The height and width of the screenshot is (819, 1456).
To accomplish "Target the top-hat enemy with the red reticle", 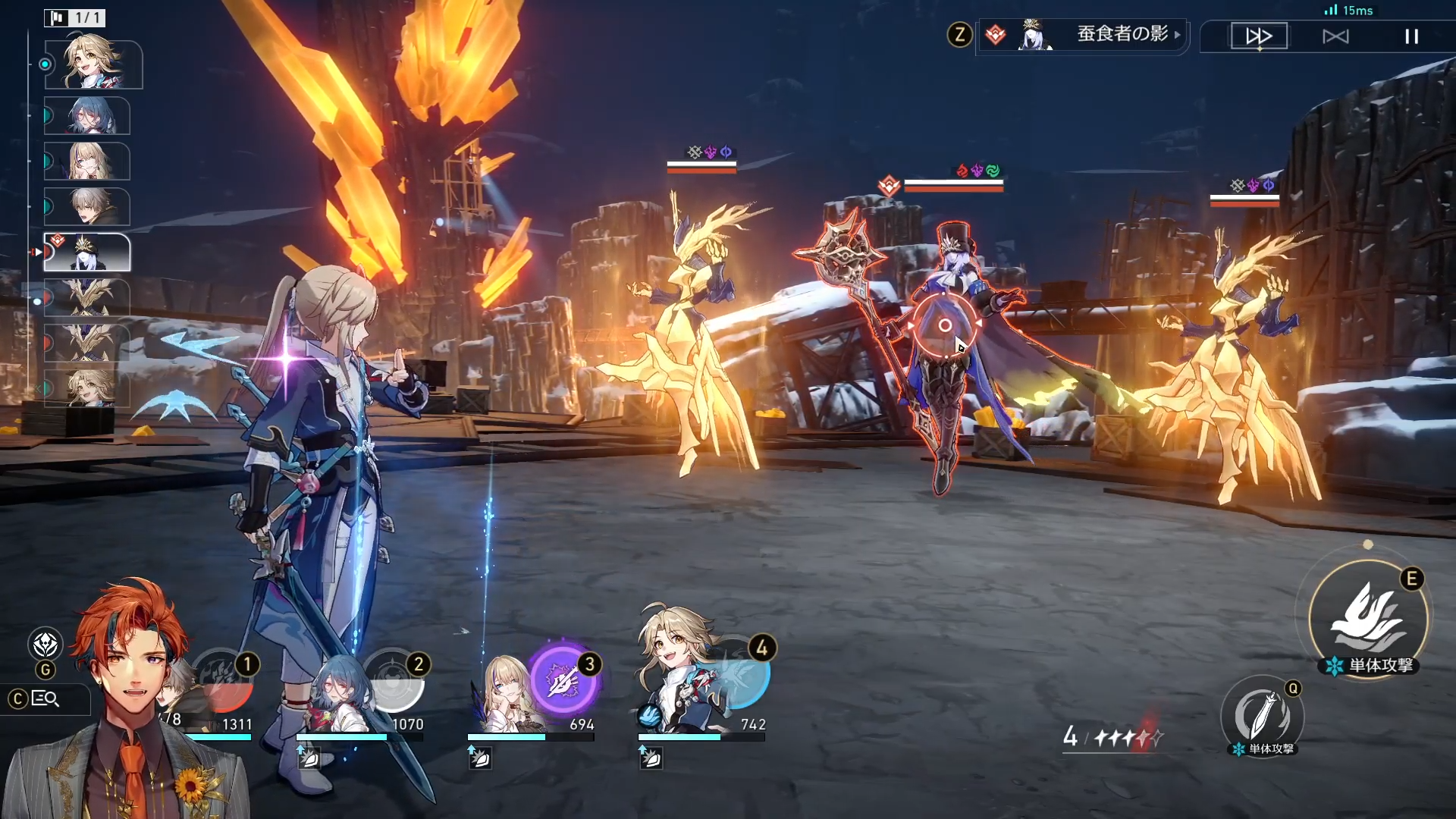I will pyautogui.click(x=945, y=326).
